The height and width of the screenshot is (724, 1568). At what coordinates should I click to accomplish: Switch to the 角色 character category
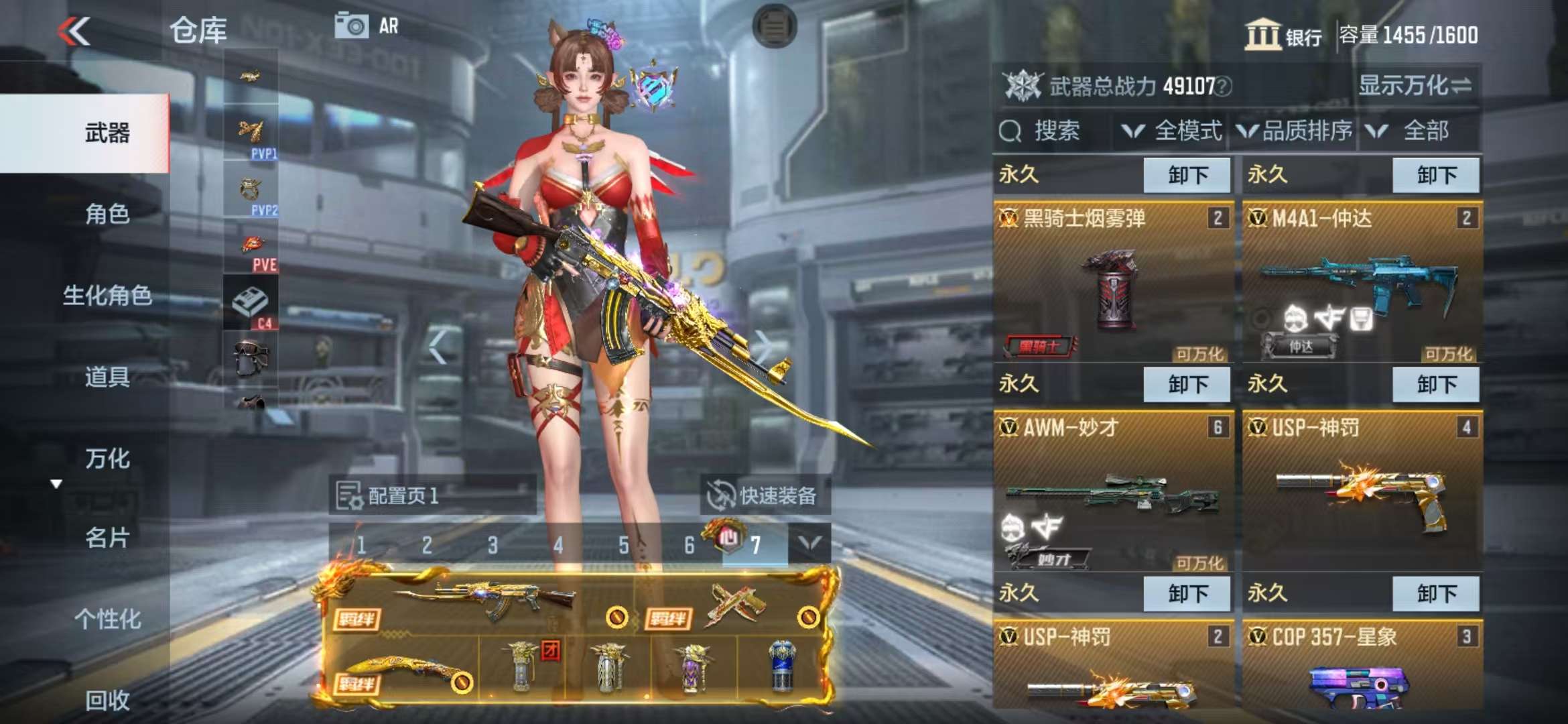click(x=107, y=214)
